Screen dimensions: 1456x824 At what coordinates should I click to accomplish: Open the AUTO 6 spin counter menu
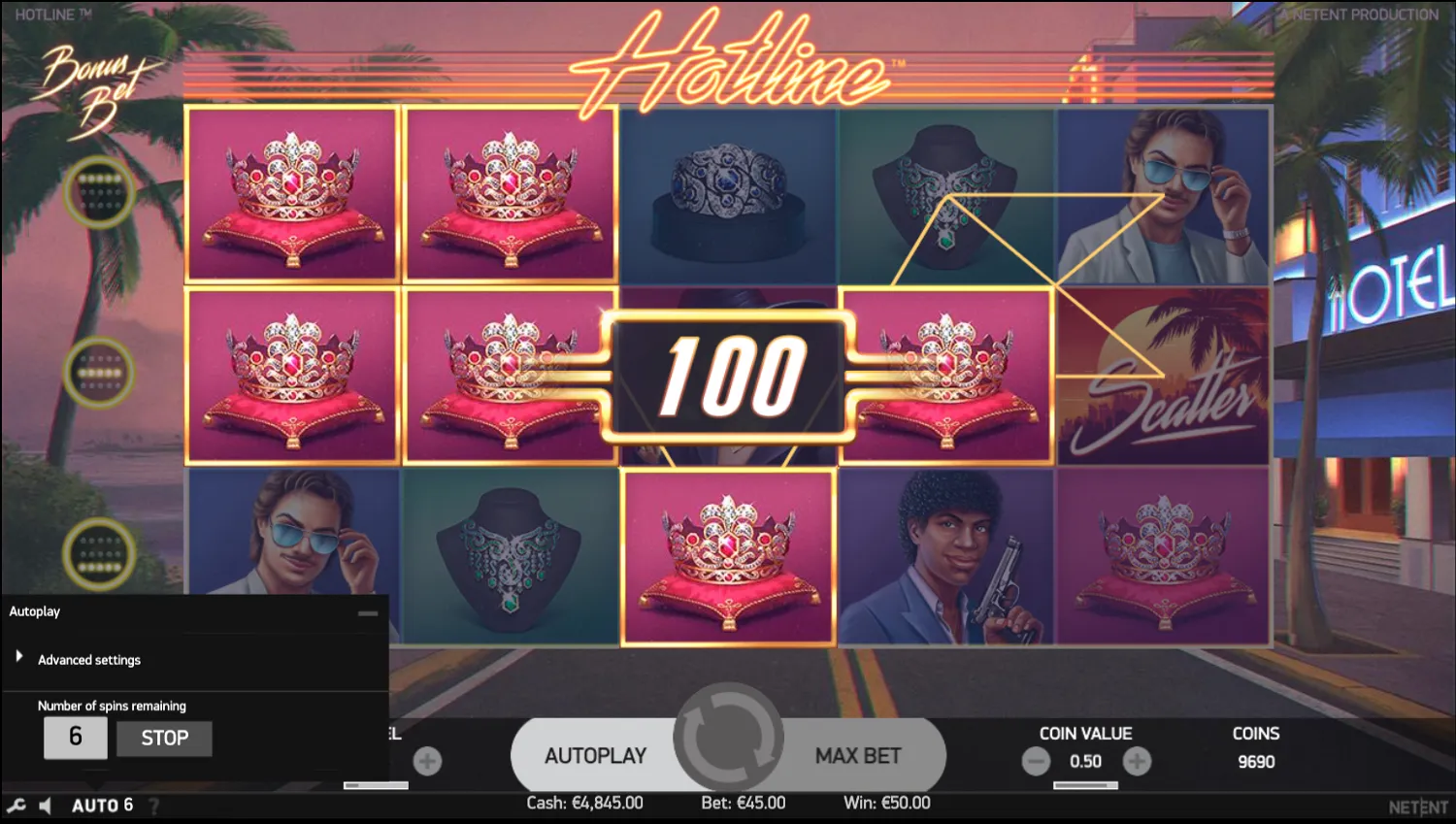click(x=102, y=805)
